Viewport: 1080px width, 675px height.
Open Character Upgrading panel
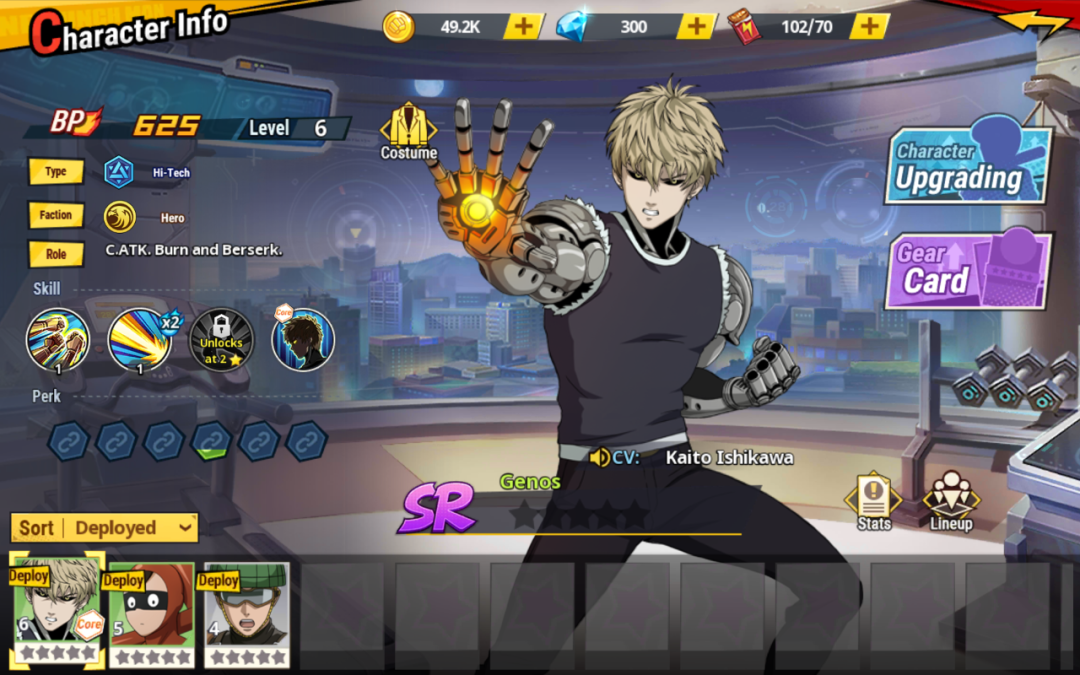coord(967,165)
